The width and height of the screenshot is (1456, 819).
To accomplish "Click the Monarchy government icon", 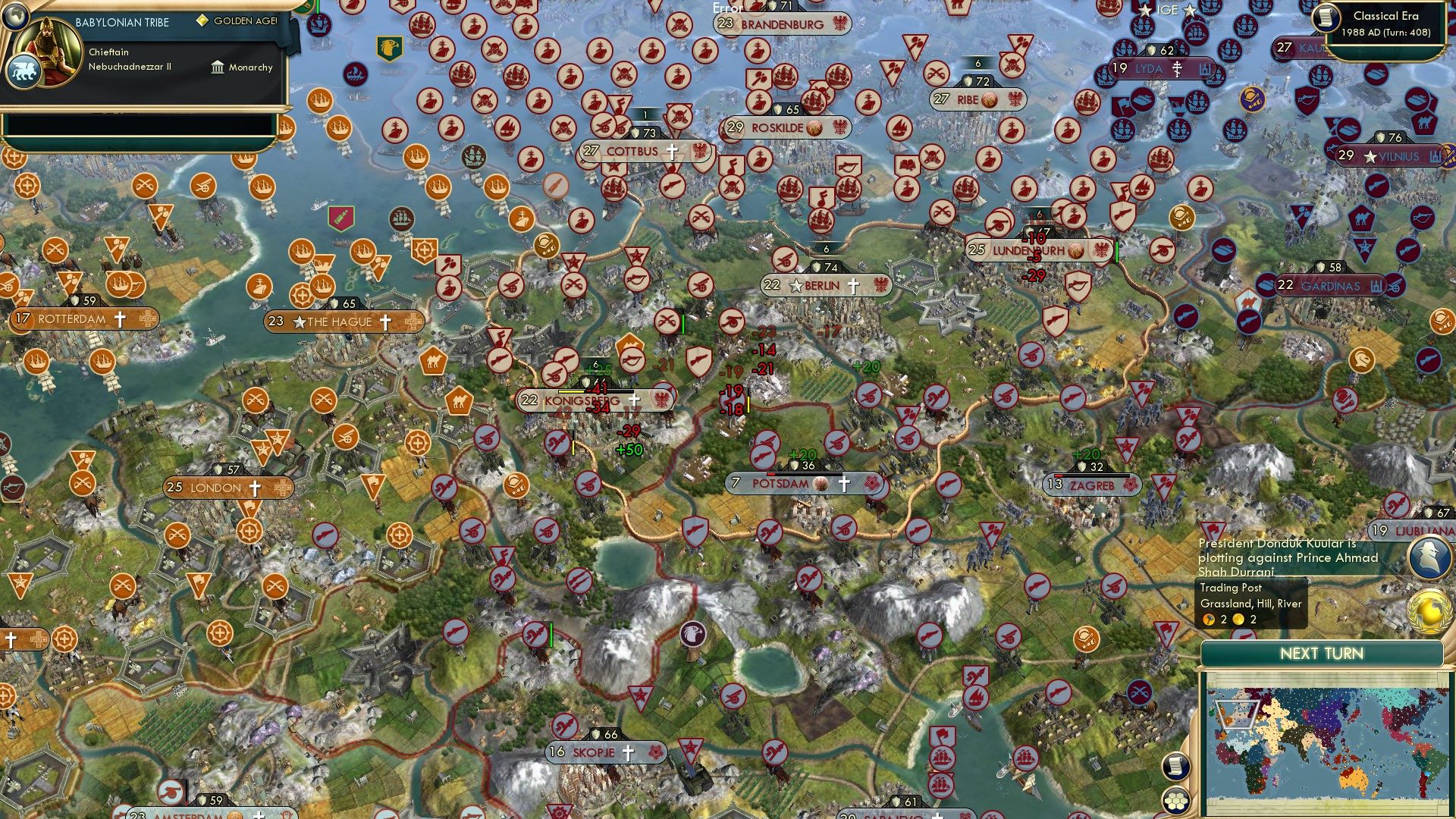I will pos(217,67).
